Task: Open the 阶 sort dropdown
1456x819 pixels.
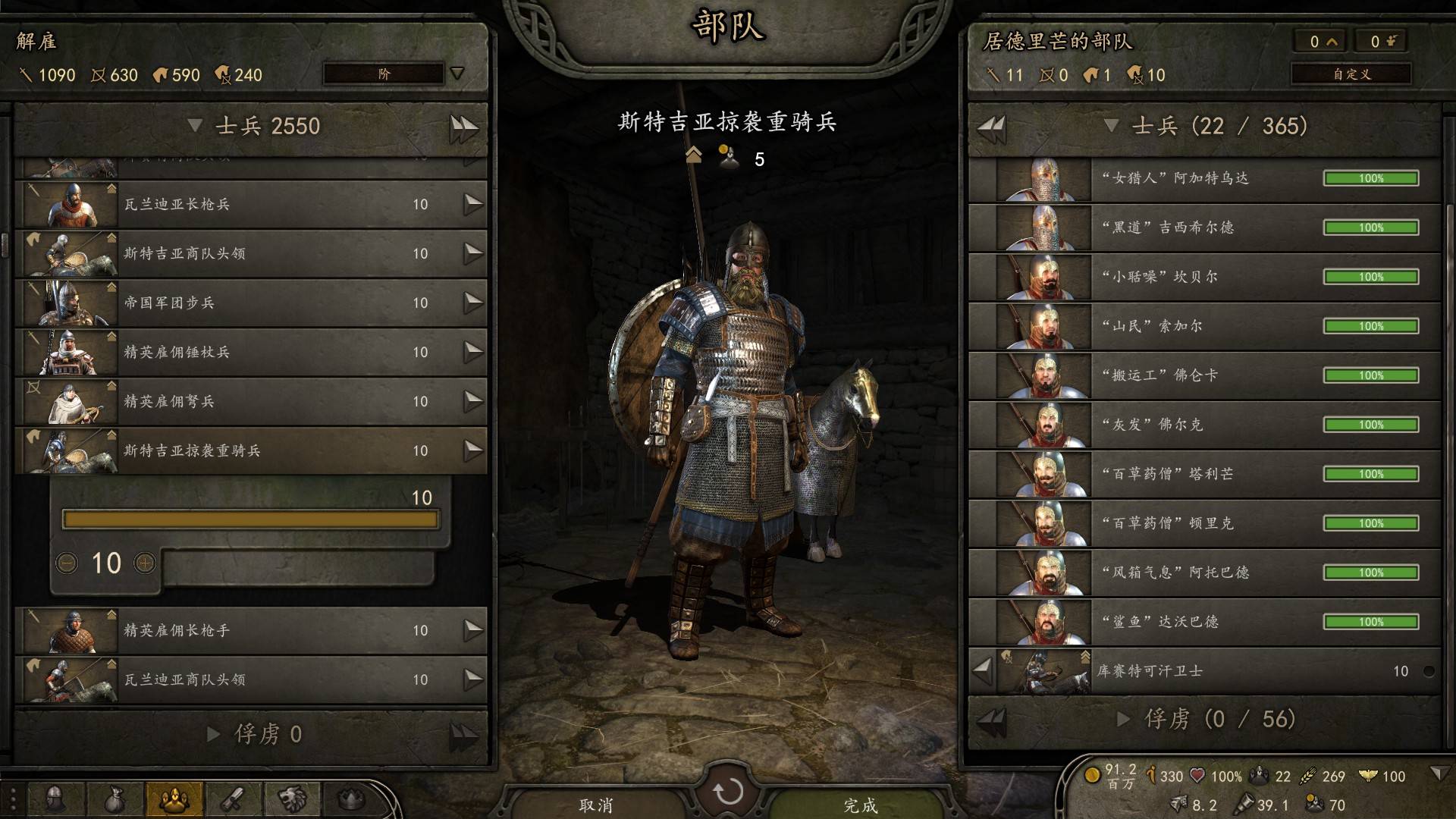Action: click(x=393, y=74)
